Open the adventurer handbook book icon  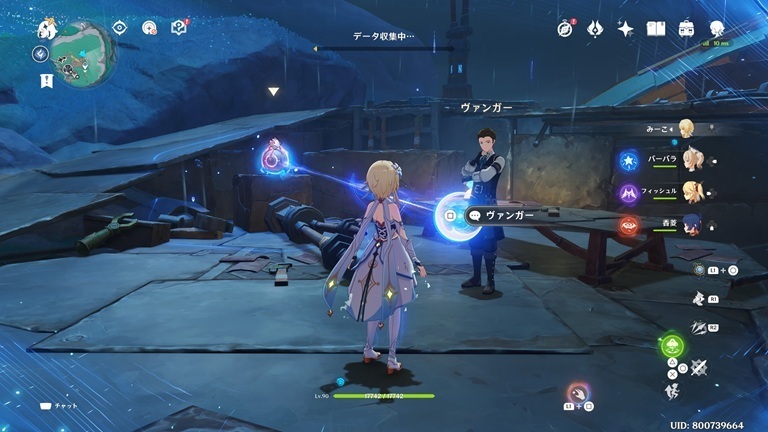tap(656, 29)
